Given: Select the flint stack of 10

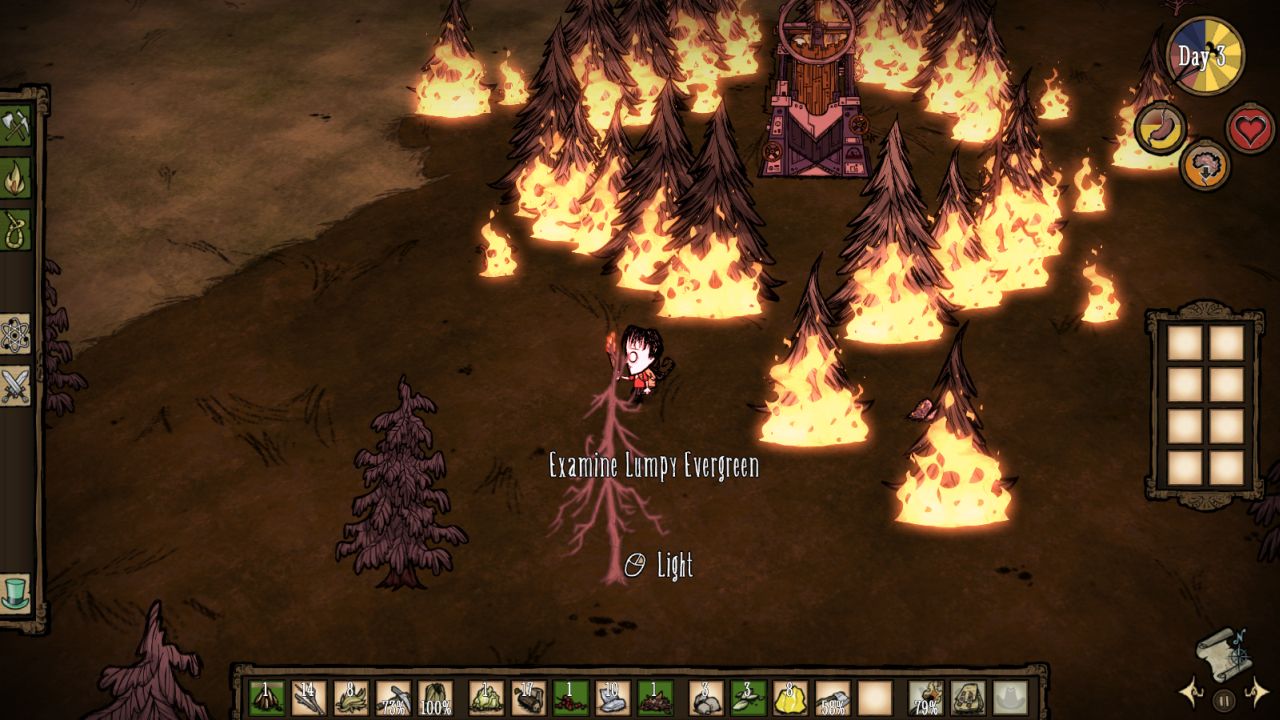Looking at the screenshot, I should click(613, 697).
